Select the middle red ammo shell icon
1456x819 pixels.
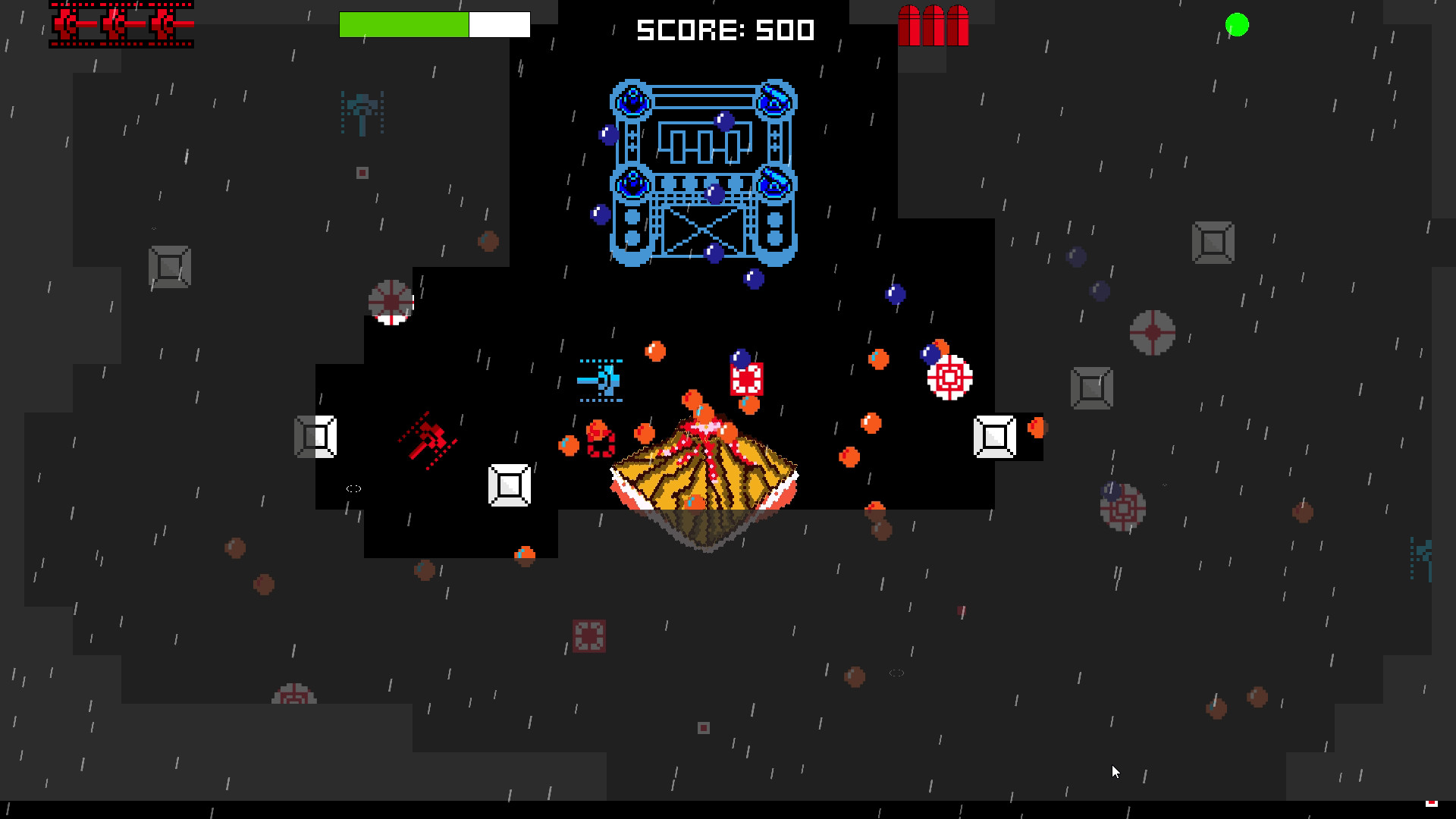pos(934,27)
